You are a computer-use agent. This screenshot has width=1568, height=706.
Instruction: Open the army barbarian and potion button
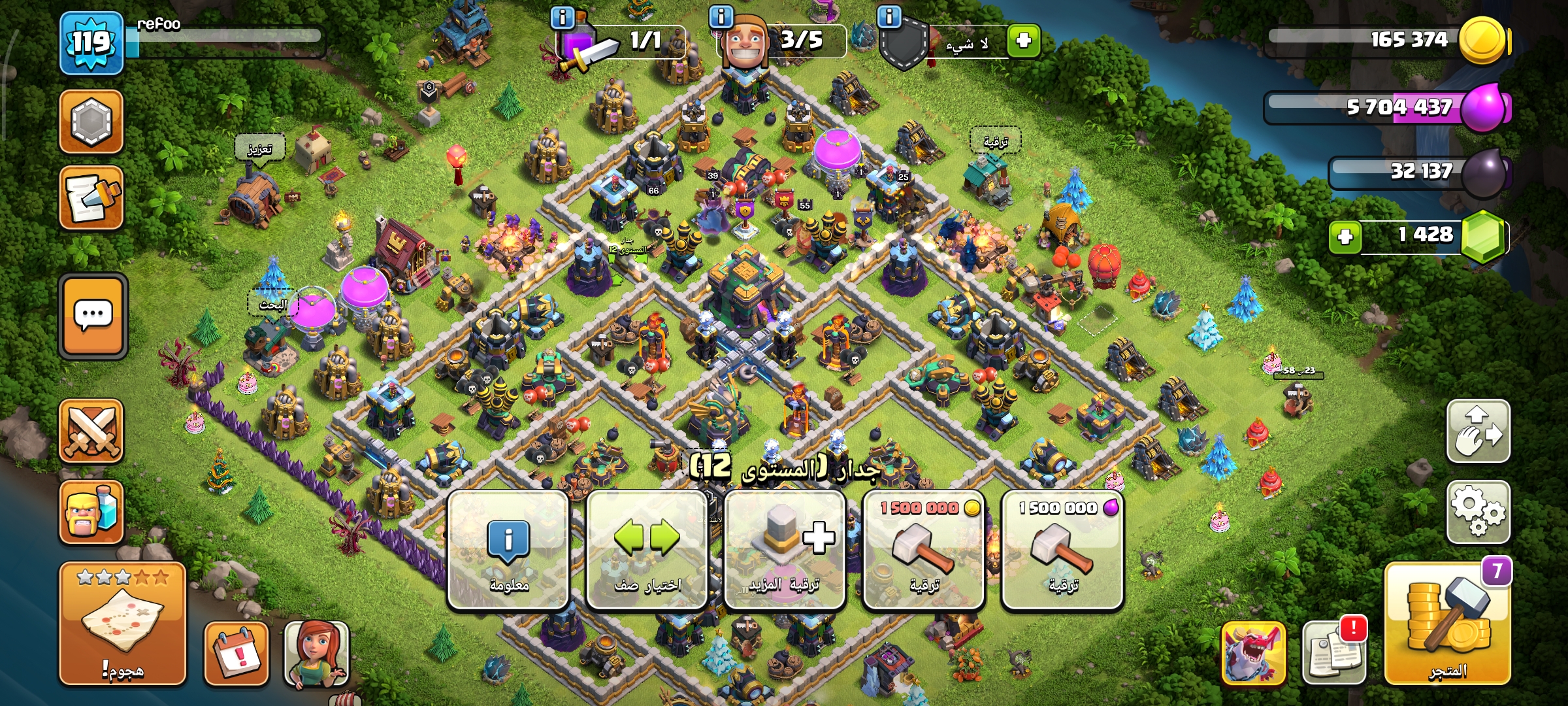(x=91, y=513)
